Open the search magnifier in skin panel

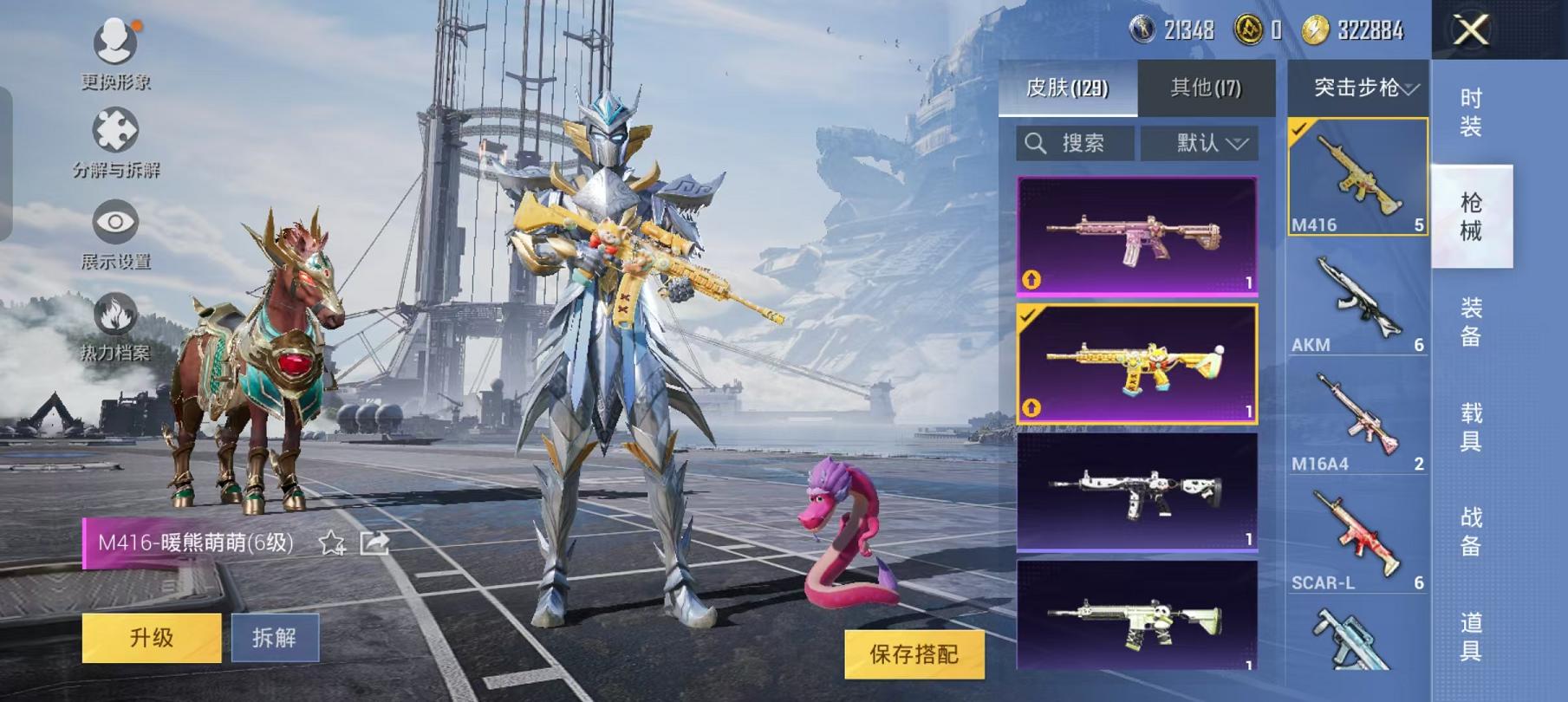[x=1035, y=144]
